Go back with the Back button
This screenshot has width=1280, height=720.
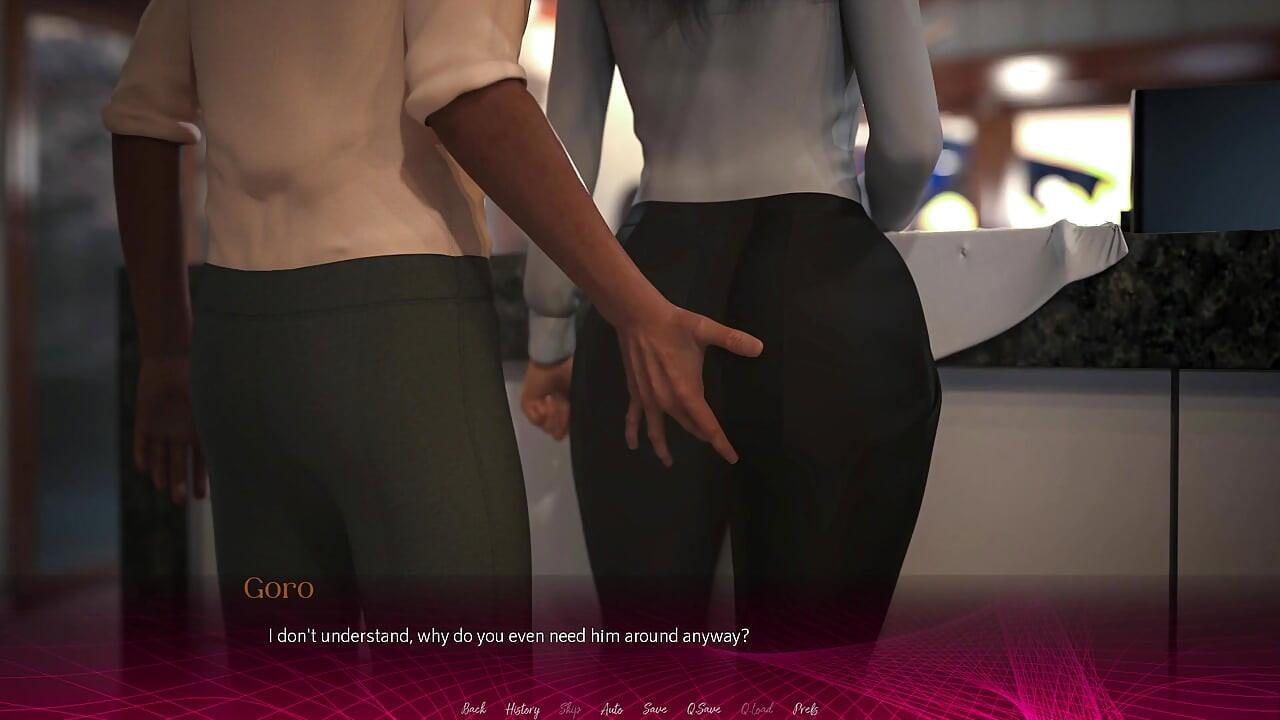[x=474, y=709]
